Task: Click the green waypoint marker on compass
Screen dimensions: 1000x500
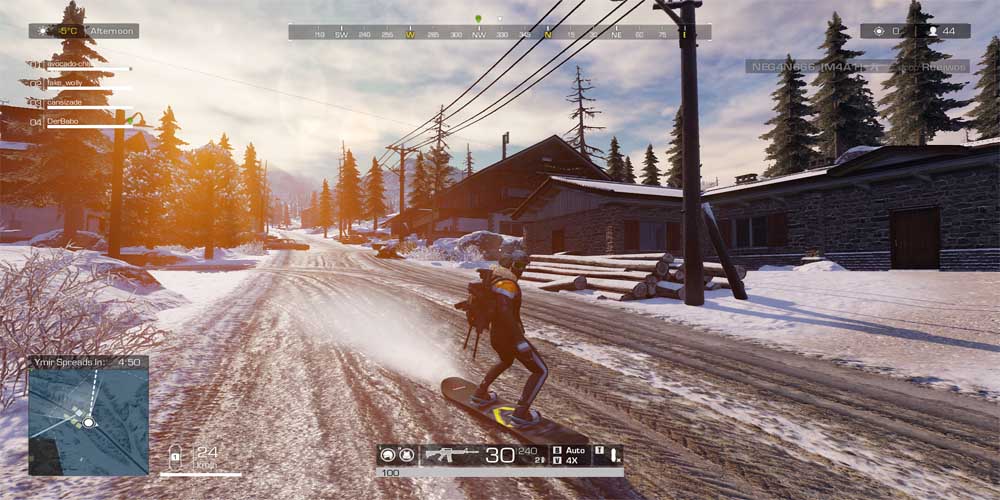Action: 478,19
